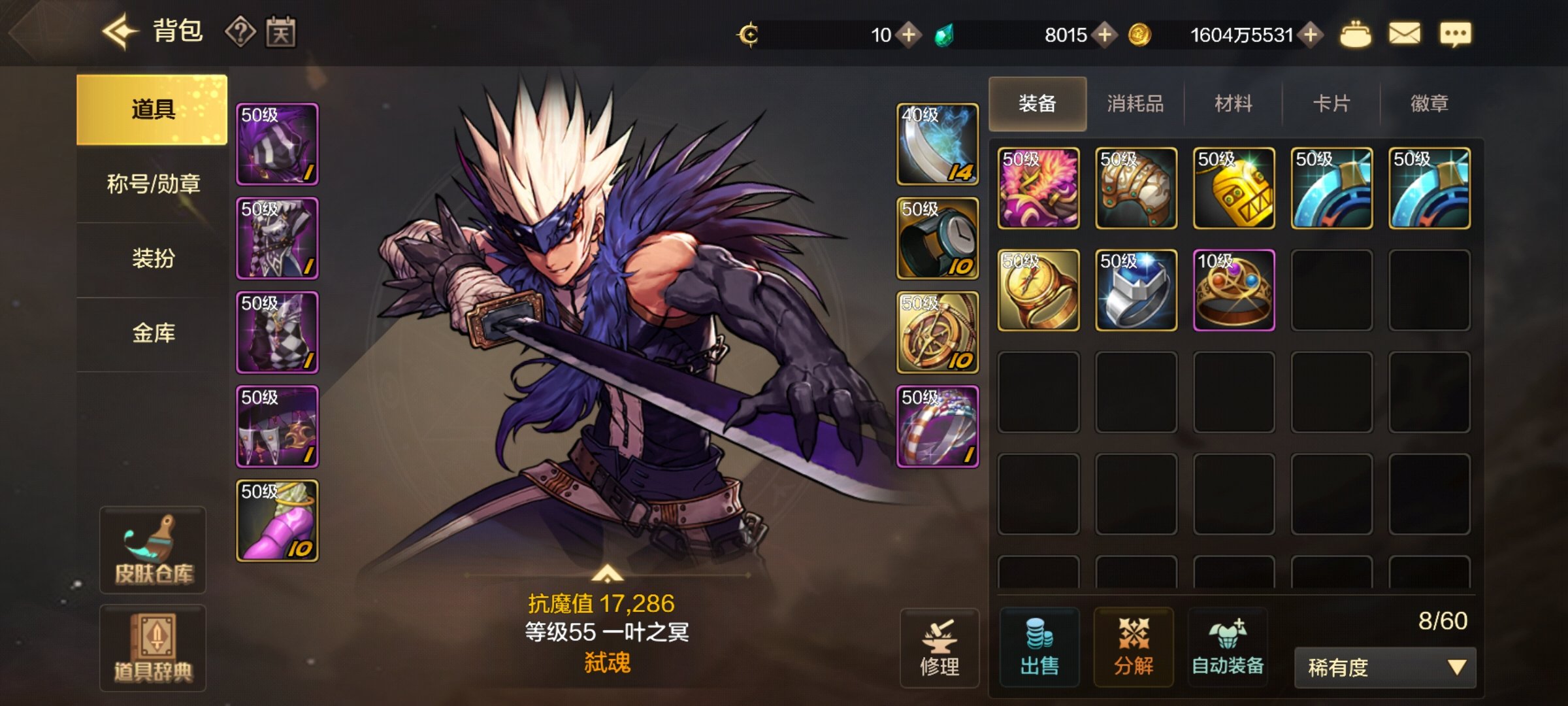
Task: Open the 稀有度 sort dropdown
Action: [x=1385, y=667]
